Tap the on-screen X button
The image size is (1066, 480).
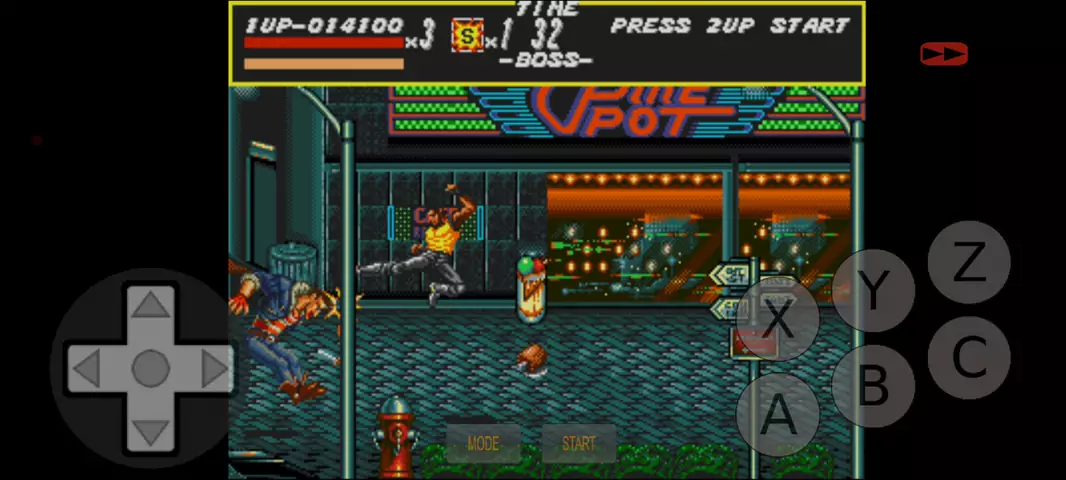[778, 319]
